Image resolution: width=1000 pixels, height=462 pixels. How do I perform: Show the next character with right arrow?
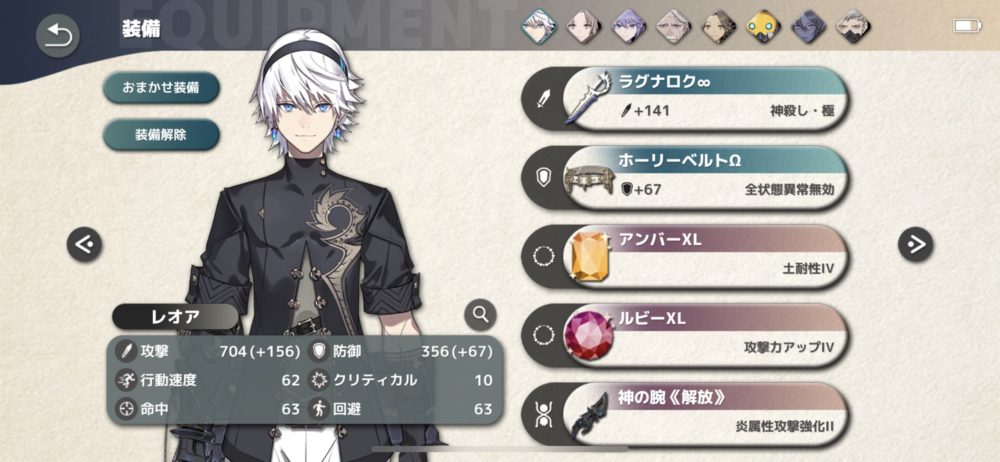point(915,243)
